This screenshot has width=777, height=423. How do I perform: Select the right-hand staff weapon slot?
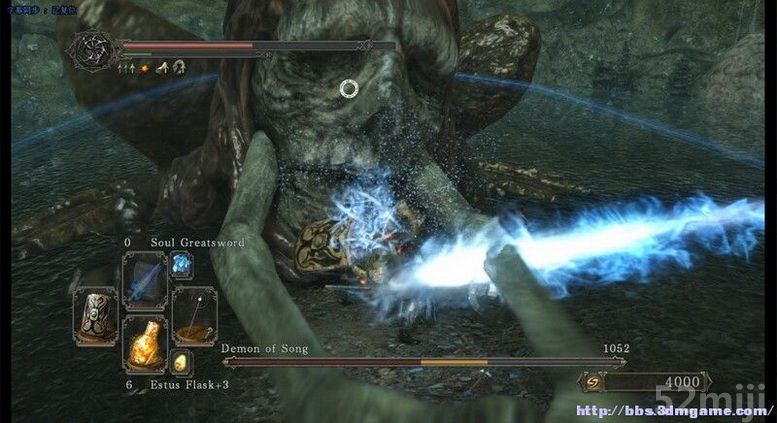(192, 316)
